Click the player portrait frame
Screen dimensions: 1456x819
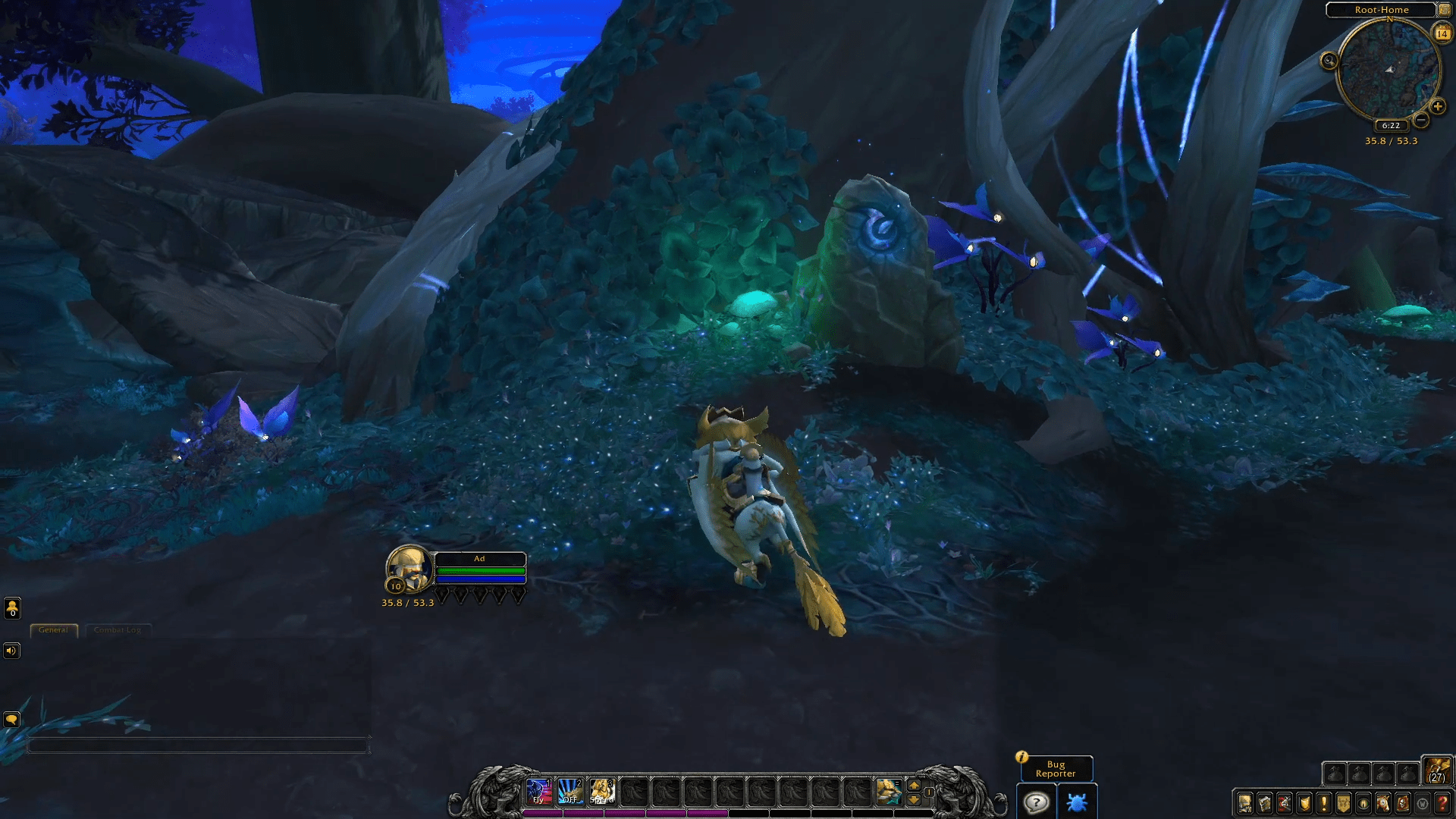409,569
